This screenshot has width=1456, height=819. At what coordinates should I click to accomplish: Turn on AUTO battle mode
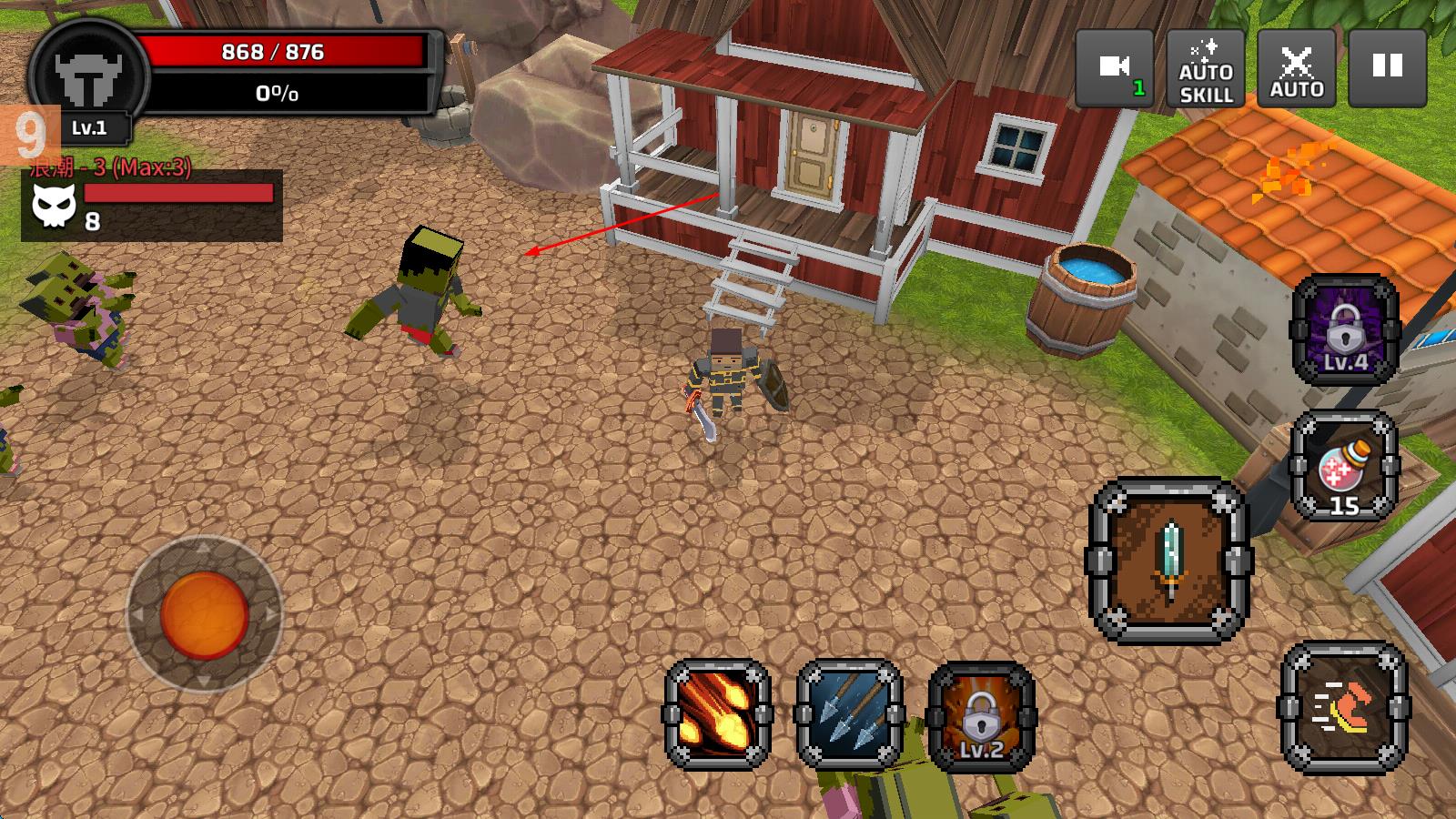coord(1297,68)
